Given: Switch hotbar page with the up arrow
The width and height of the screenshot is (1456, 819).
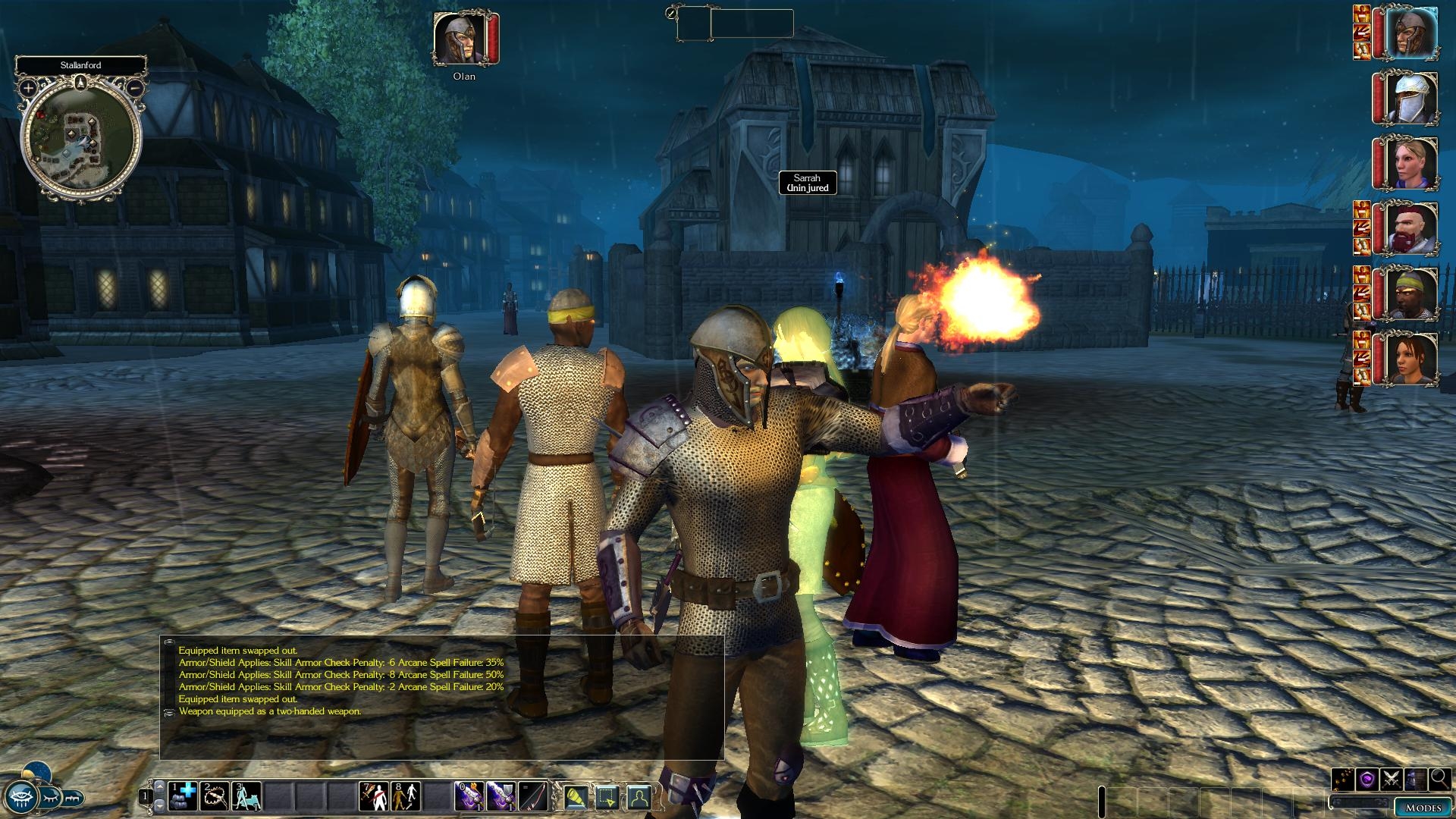Looking at the screenshot, I should click(159, 786).
